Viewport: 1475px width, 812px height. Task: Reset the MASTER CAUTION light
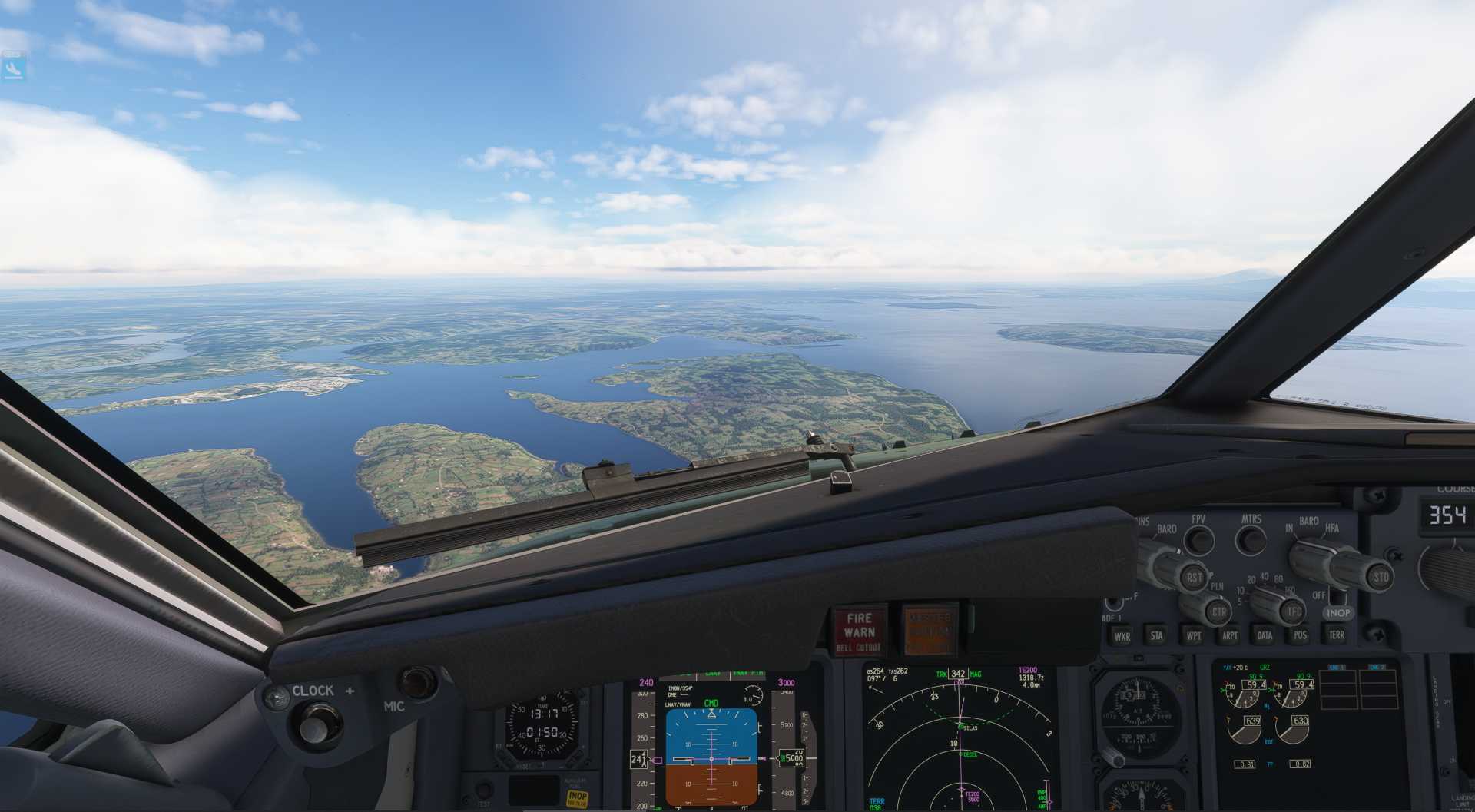tap(930, 631)
